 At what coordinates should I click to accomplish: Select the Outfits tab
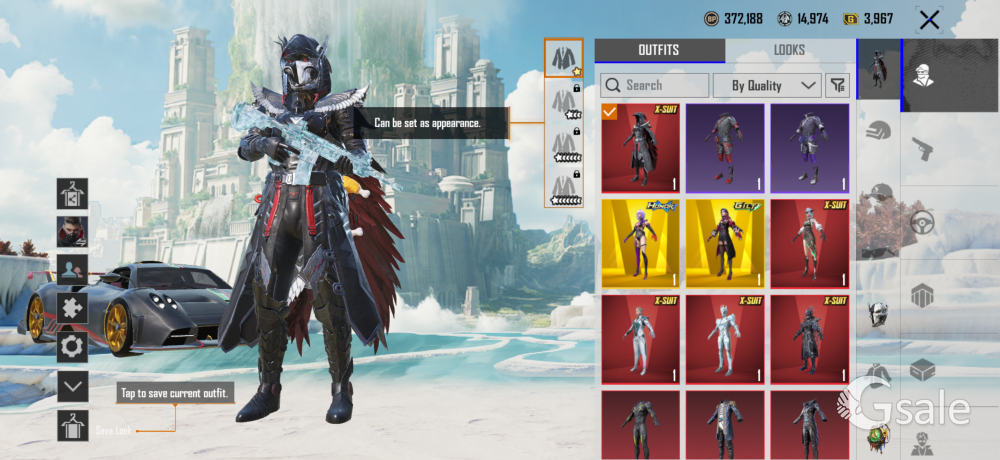pyautogui.click(x=659, y=51)
